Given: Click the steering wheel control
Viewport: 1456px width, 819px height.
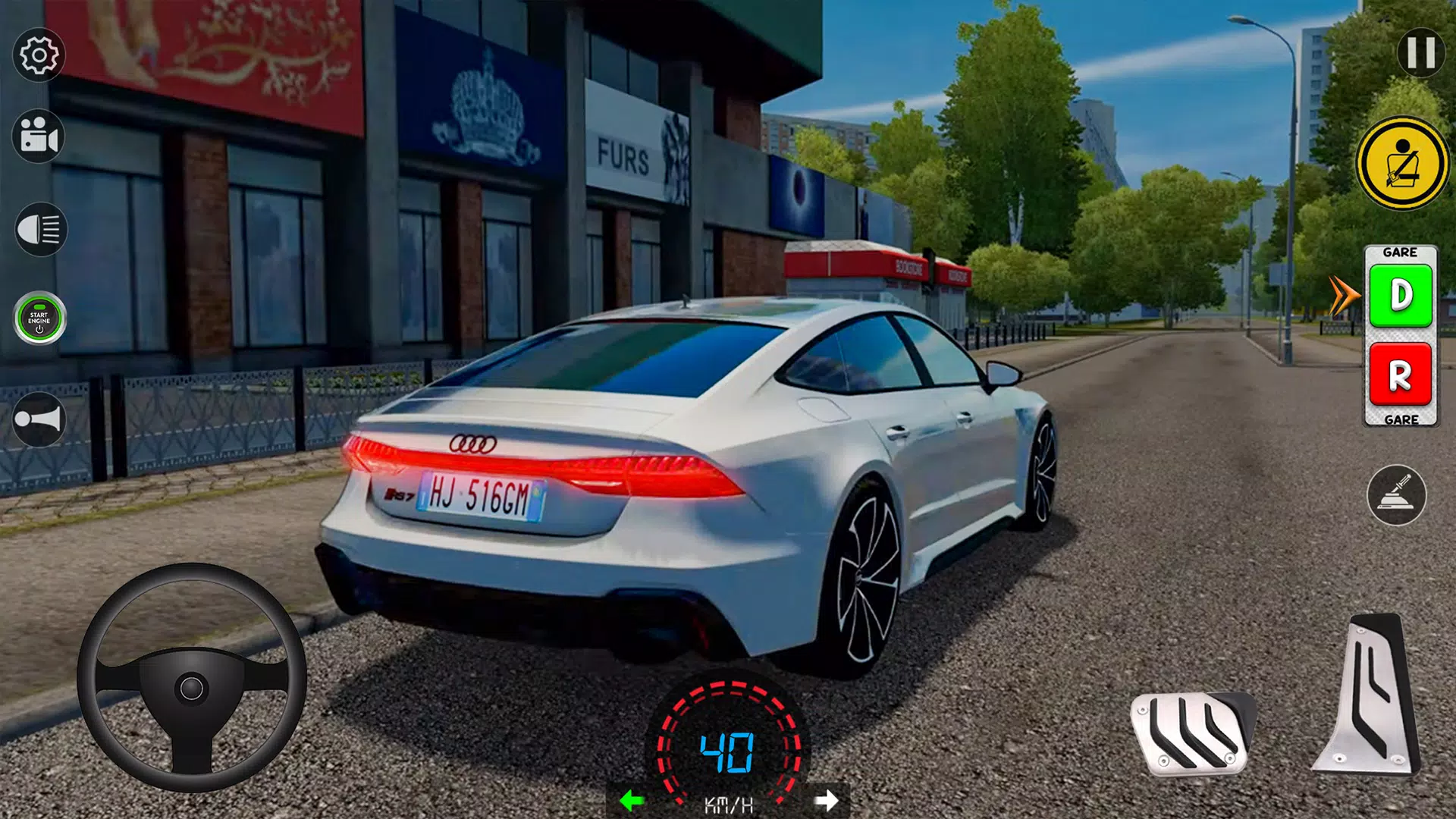Looking at the screenshot, I should pyautogui.click(x=191, y=679).
